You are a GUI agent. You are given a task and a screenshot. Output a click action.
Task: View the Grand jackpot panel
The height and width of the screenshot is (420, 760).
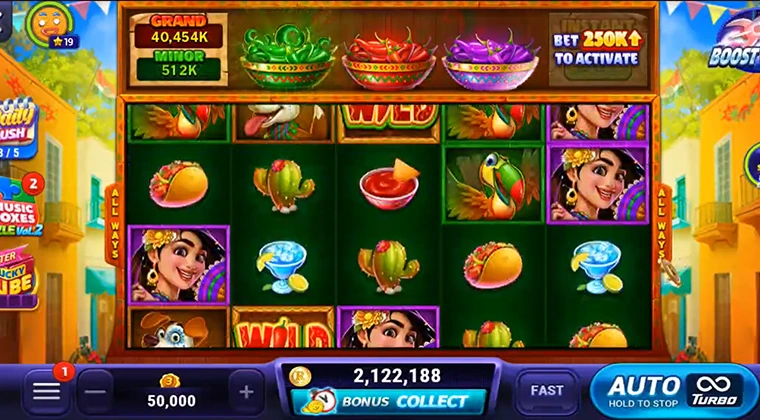(x=178, y=30)
